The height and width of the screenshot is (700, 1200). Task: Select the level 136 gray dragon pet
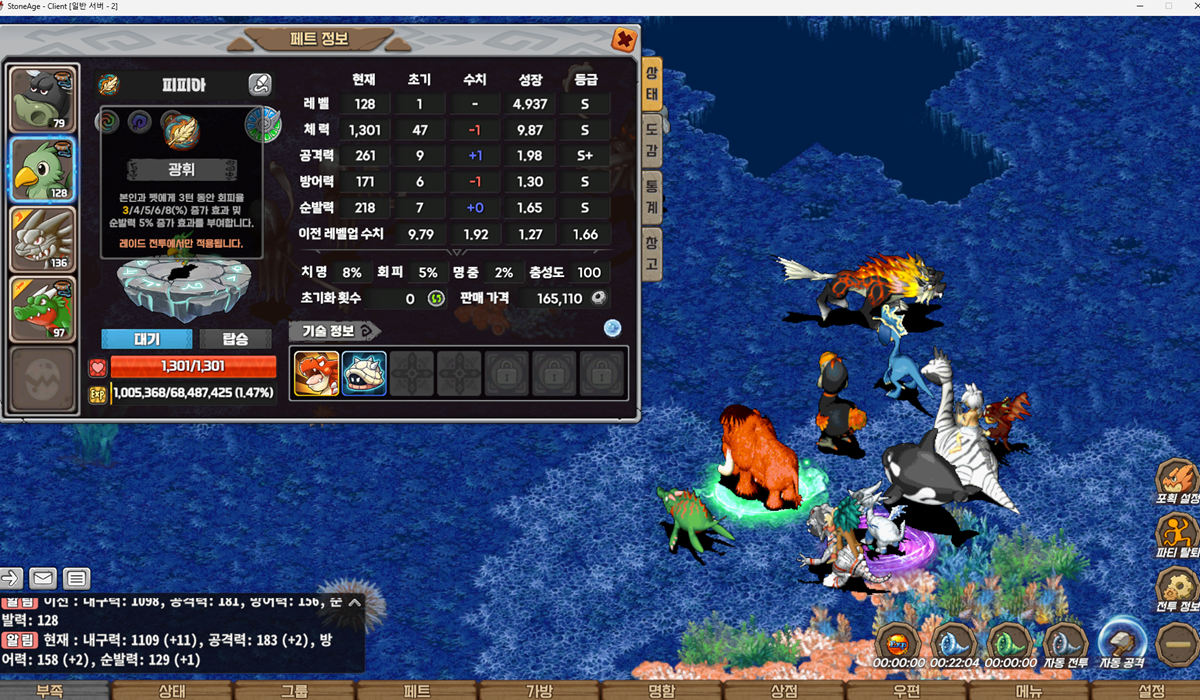pyautogui.click(x=42, y=238)
